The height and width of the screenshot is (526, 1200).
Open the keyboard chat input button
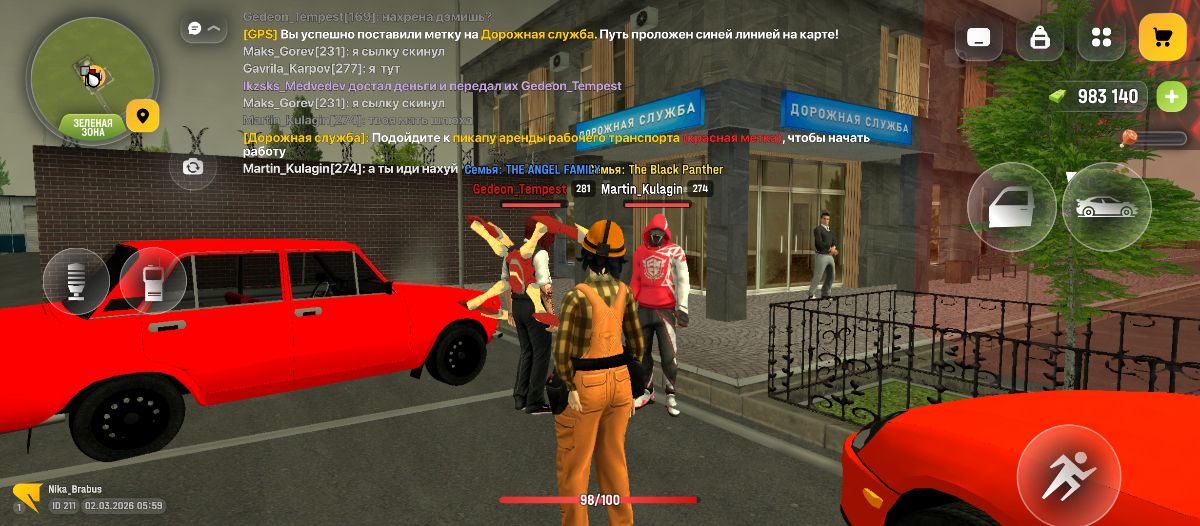click(x=979, y=38)
